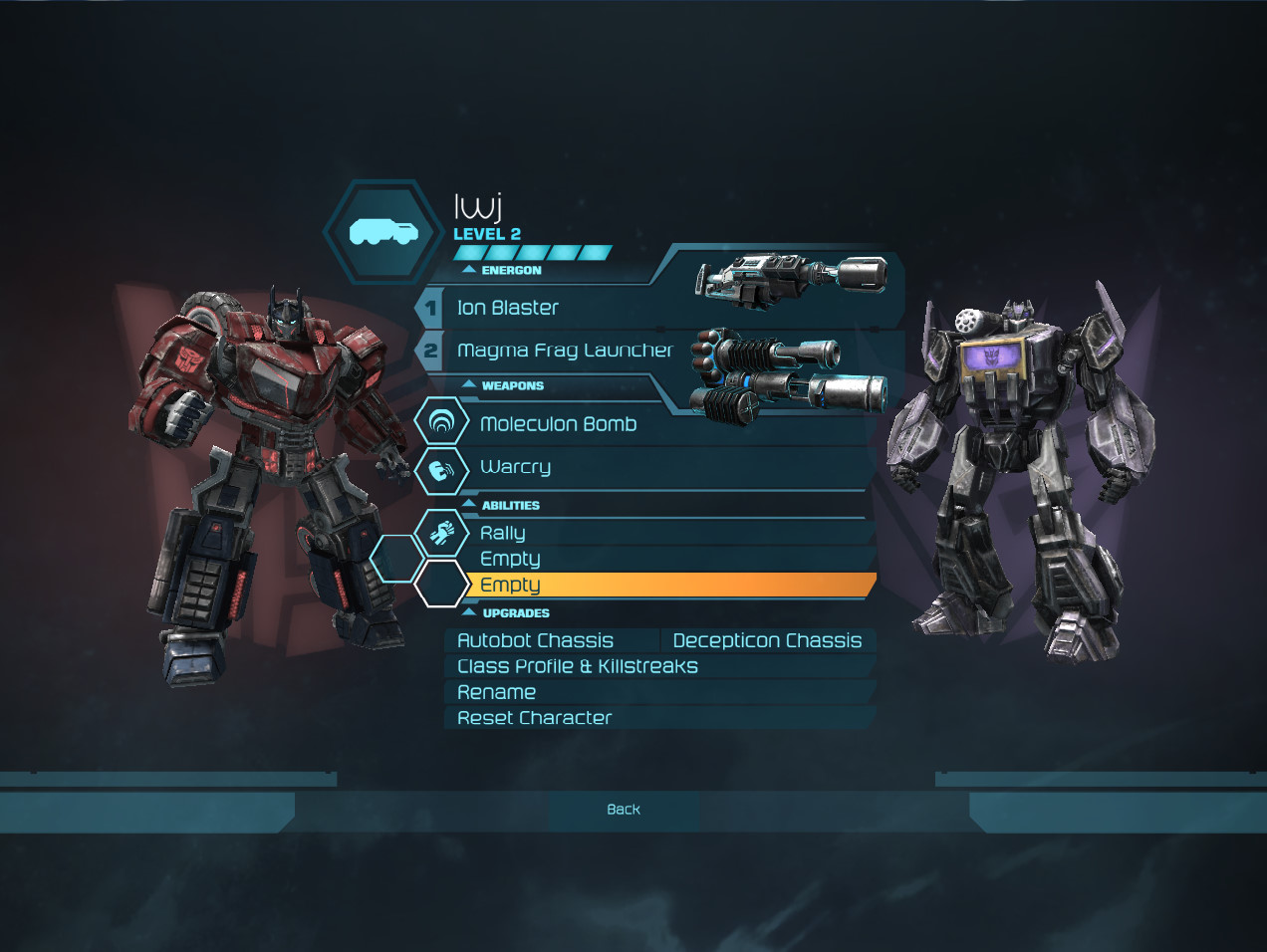Click the Rally fist hexagon icon
Viewport: 1267px width, 952px height.
tap(441, 534)
